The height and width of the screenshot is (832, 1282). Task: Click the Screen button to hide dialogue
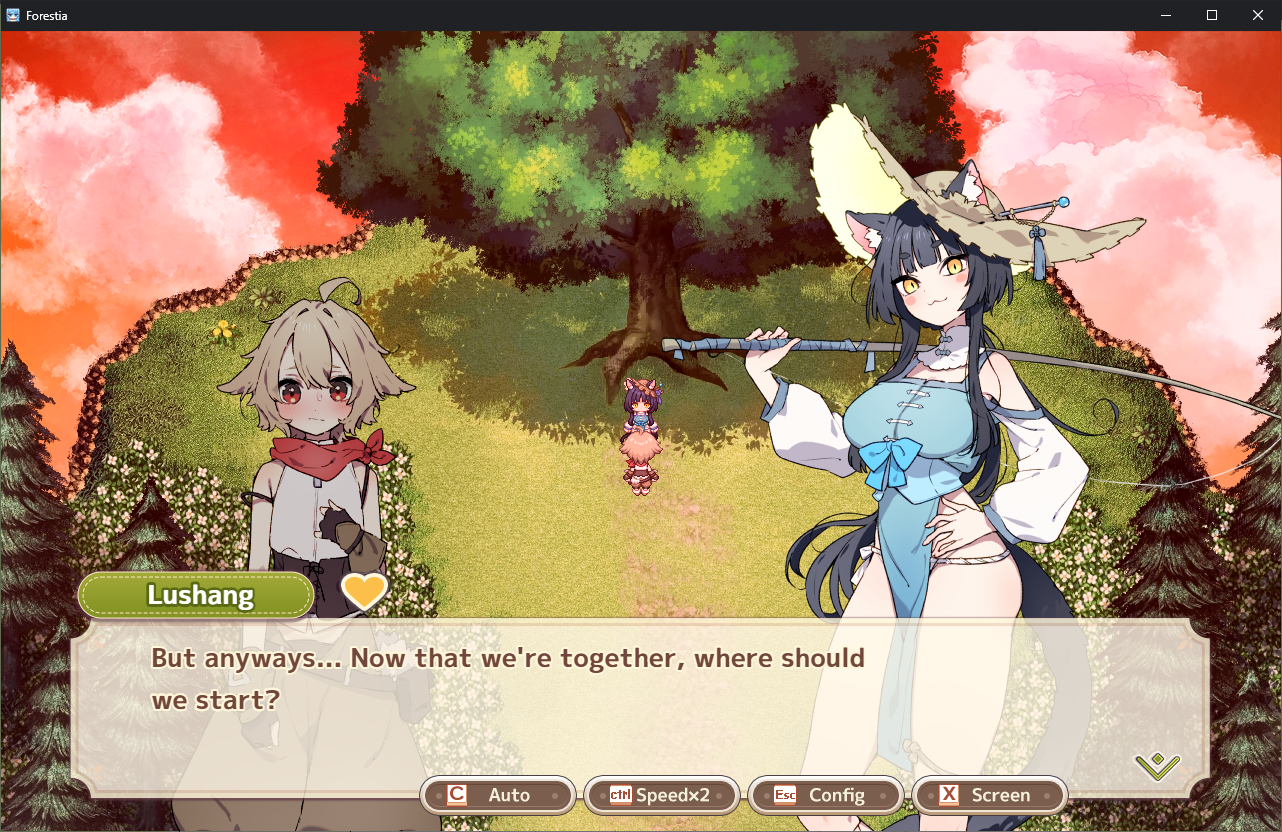(989, 795)
